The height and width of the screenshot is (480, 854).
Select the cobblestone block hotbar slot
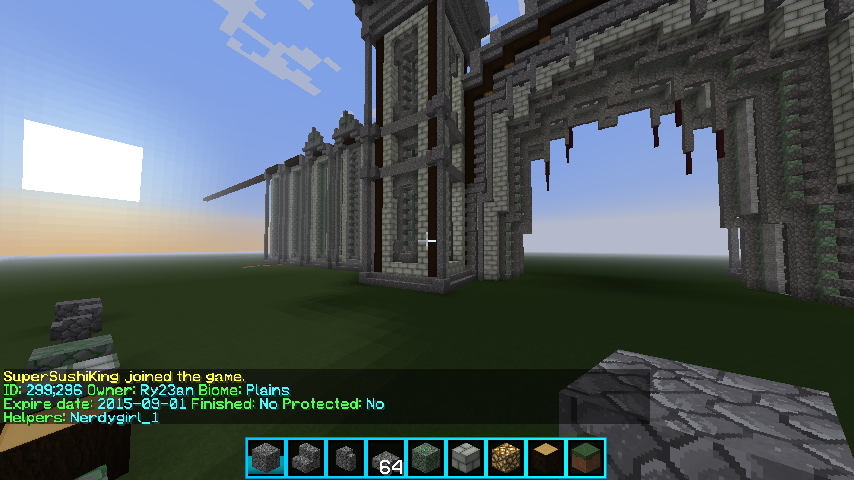[265, 458]
